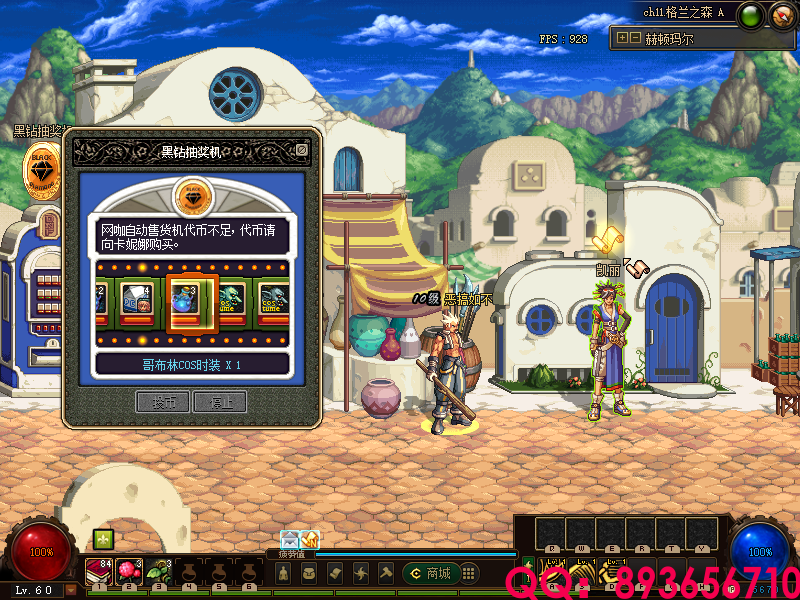The image size is (800, 600).
Task: Use the red flower consumable slot
Action: coord(129,570)
